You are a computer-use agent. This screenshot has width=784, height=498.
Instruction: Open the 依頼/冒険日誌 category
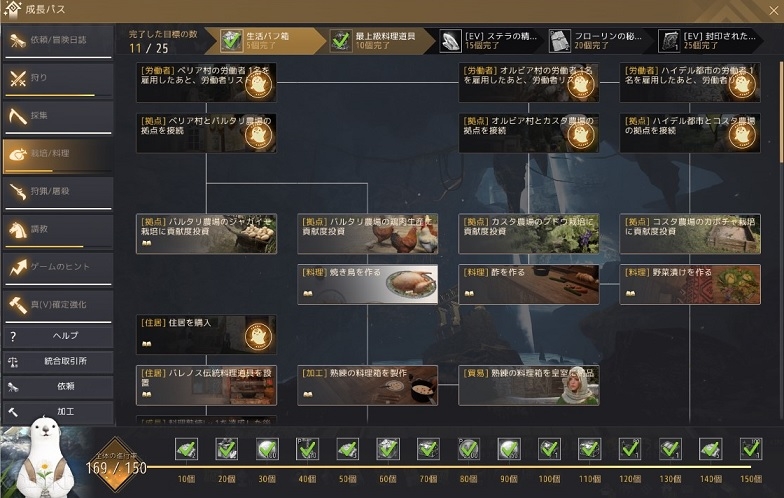(56, 42)
